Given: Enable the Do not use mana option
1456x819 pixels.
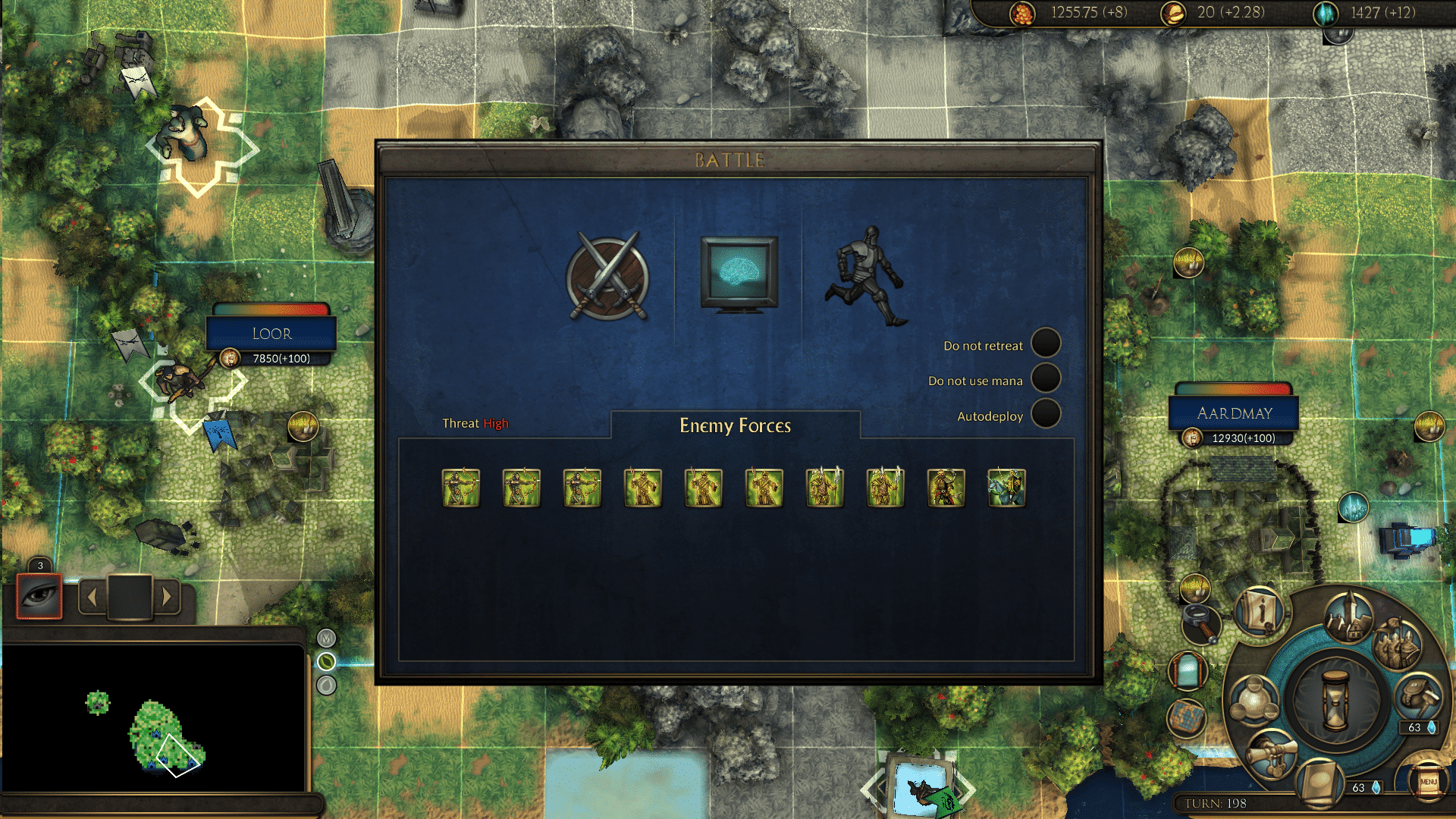Looking at the screenshot, I should point(1045,378).
